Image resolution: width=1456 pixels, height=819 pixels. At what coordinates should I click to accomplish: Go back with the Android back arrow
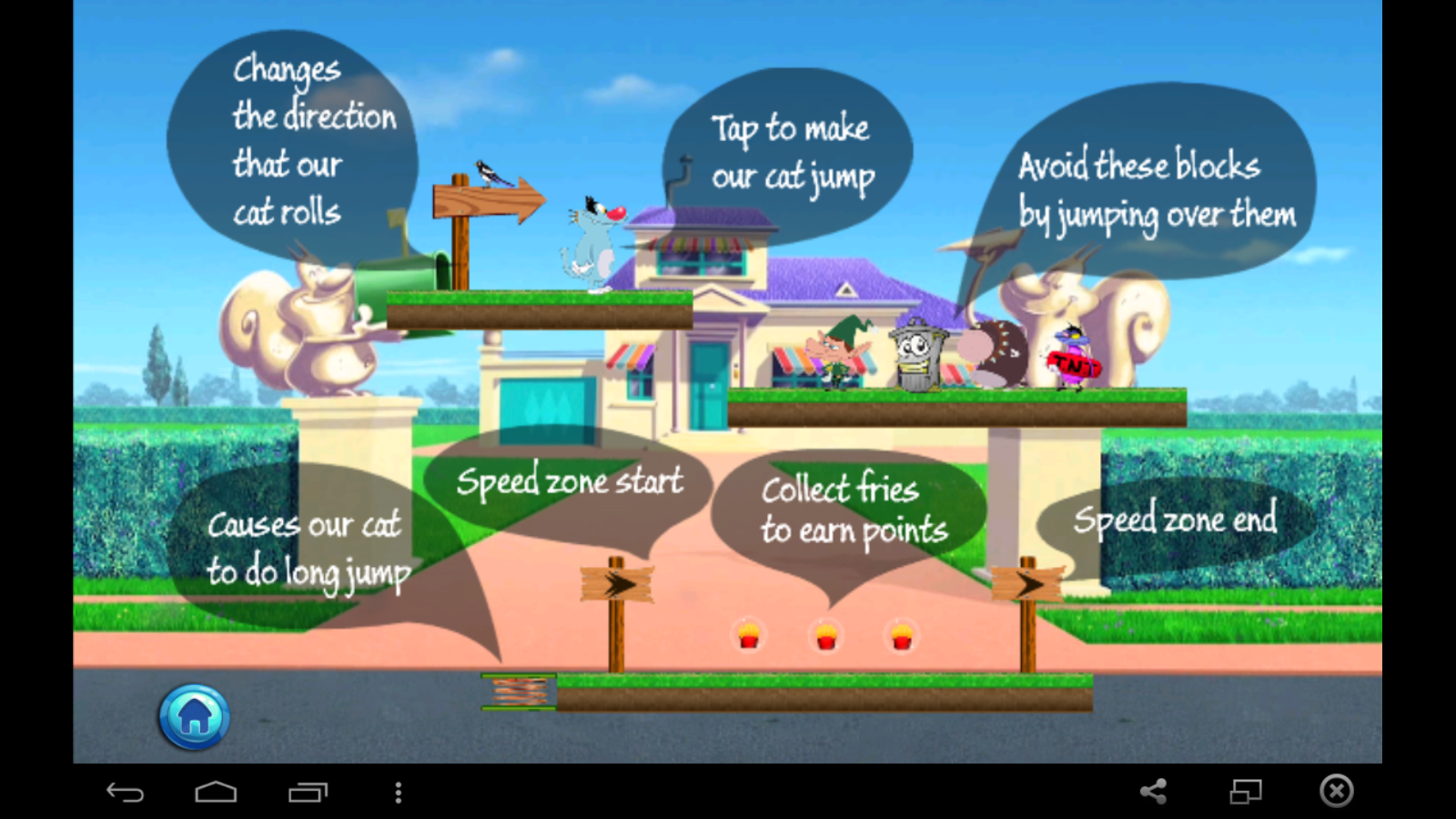(125, 793)
